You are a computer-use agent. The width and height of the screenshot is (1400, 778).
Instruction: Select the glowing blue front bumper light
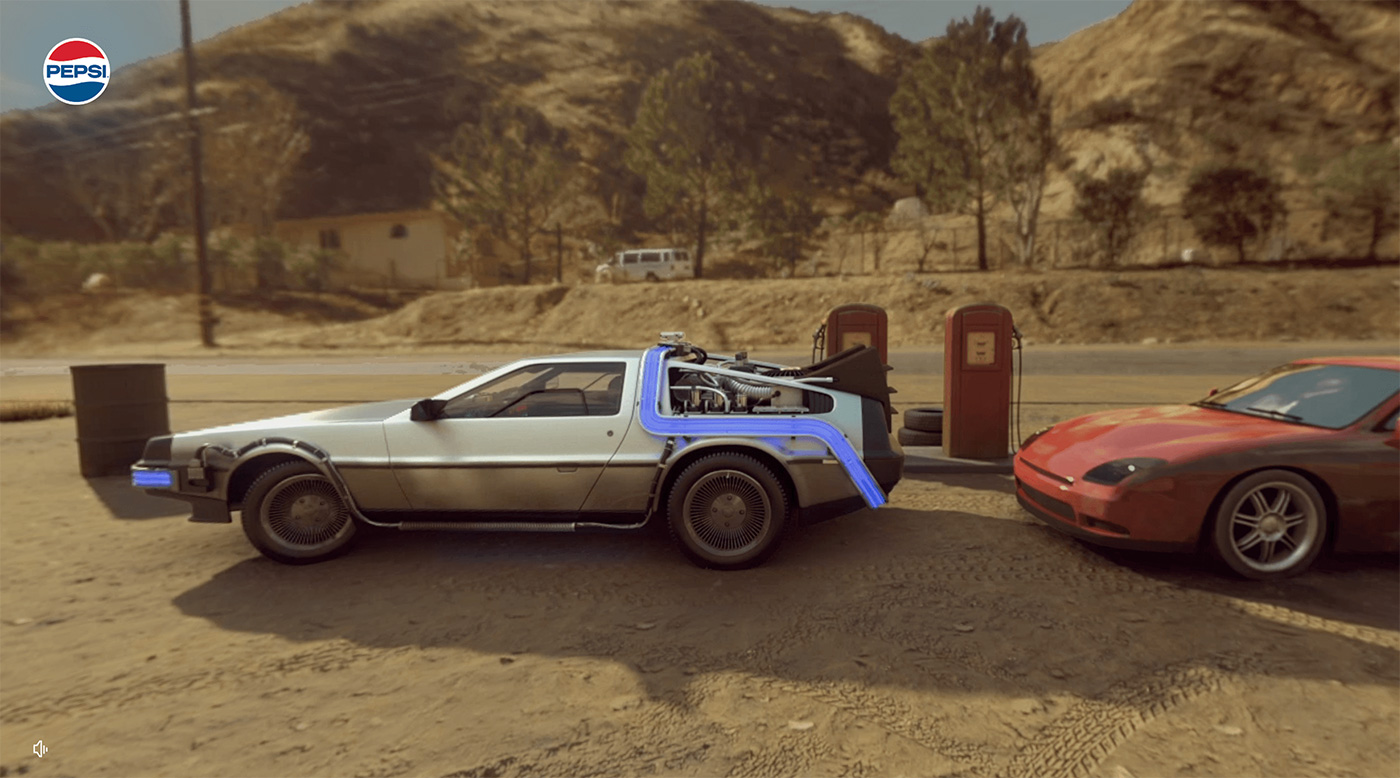click(x=151, y=478)
